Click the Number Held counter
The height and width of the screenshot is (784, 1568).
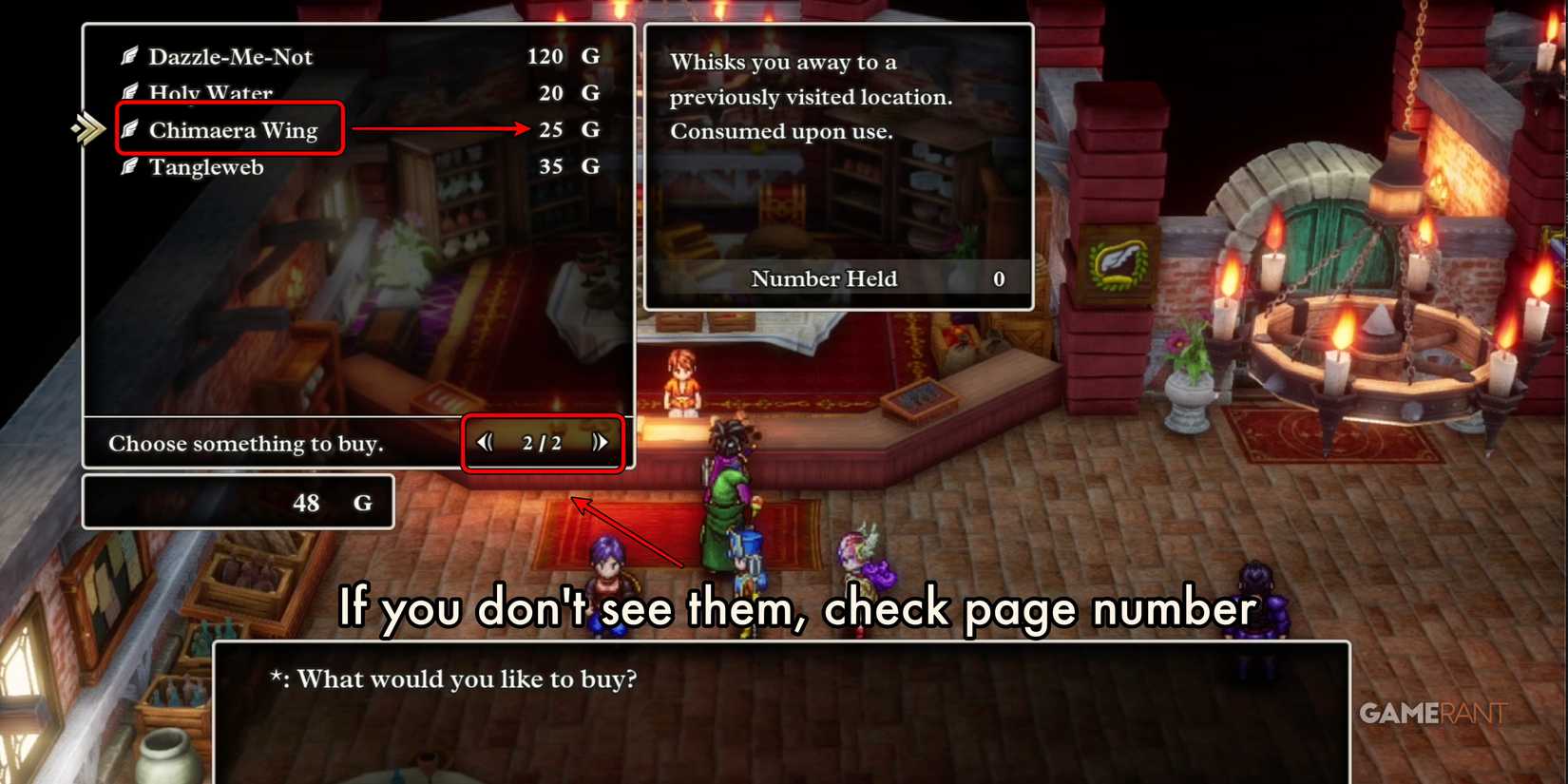click(825, 278)
